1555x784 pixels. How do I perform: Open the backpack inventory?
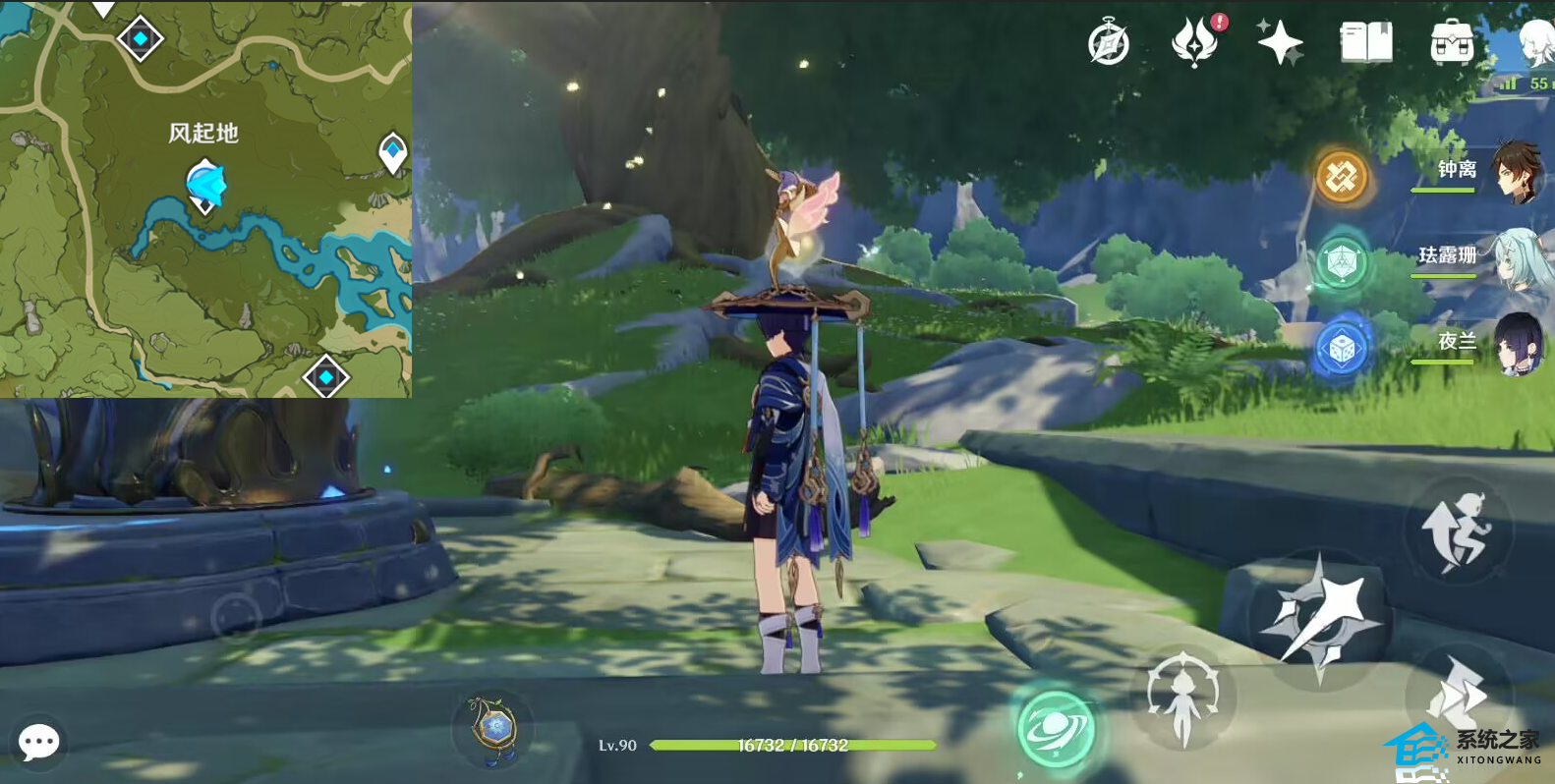[1451, 43]
